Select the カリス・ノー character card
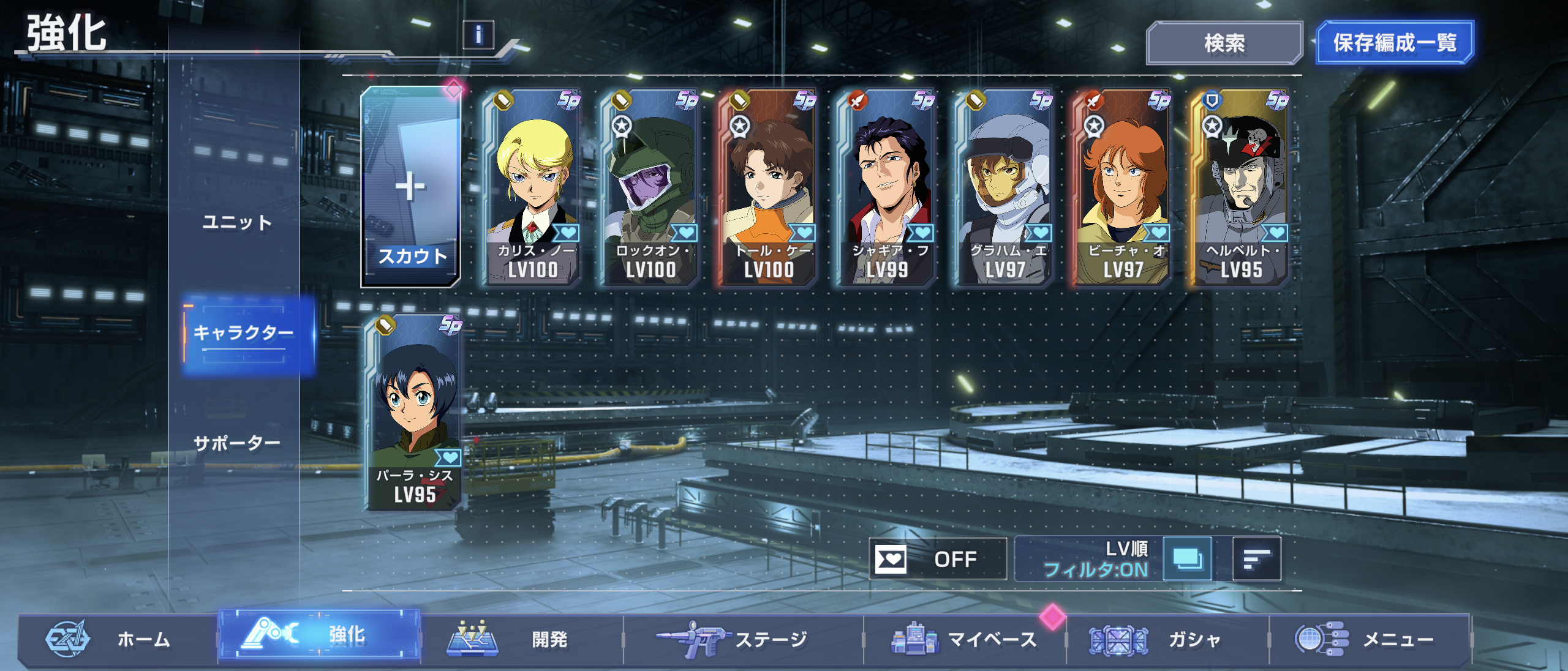 pyautogui.click(x=533, y=187)
